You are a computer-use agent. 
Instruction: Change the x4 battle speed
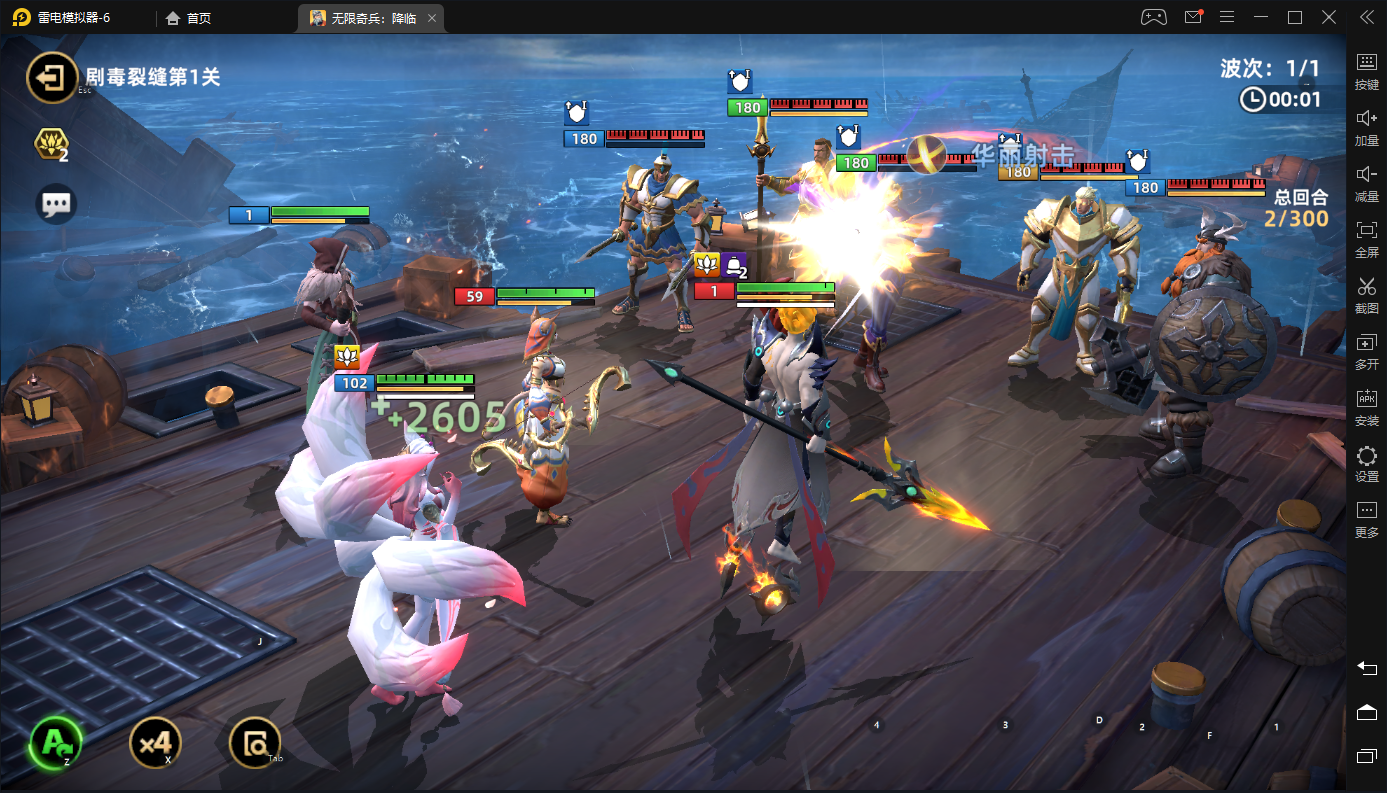(156, 742)
